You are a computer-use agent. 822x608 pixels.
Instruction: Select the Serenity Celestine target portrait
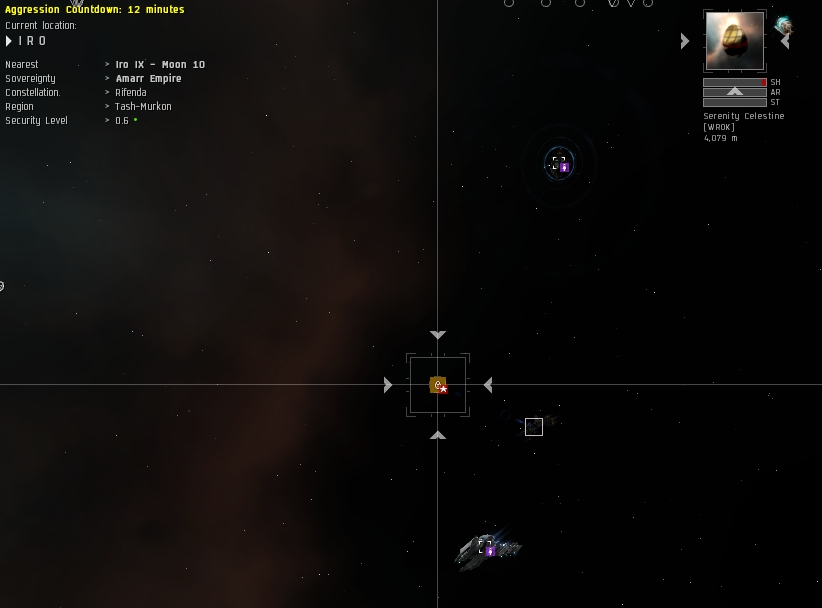pos(734,41)
